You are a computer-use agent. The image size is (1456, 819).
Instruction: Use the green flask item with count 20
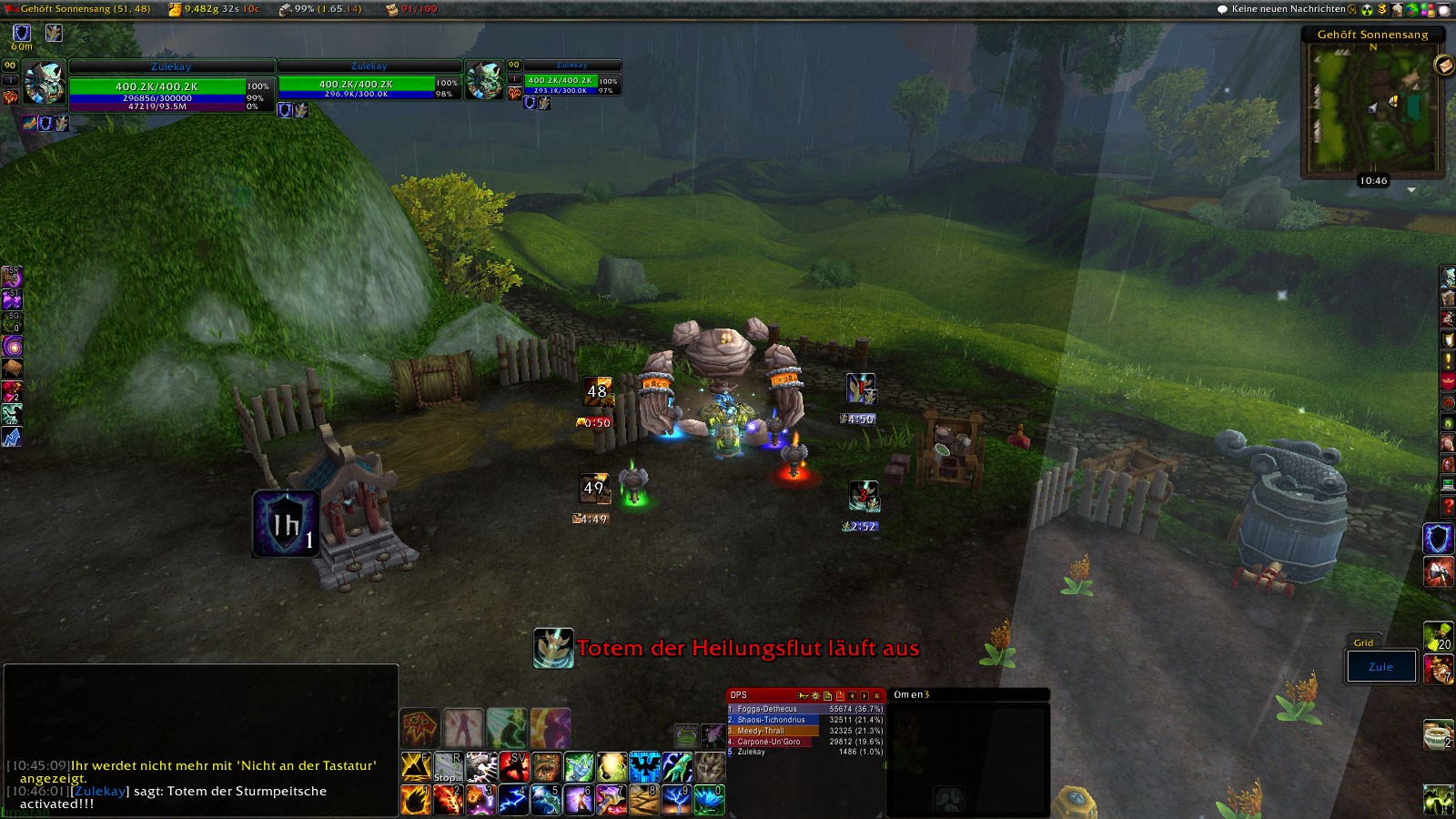click(1438, 636)
